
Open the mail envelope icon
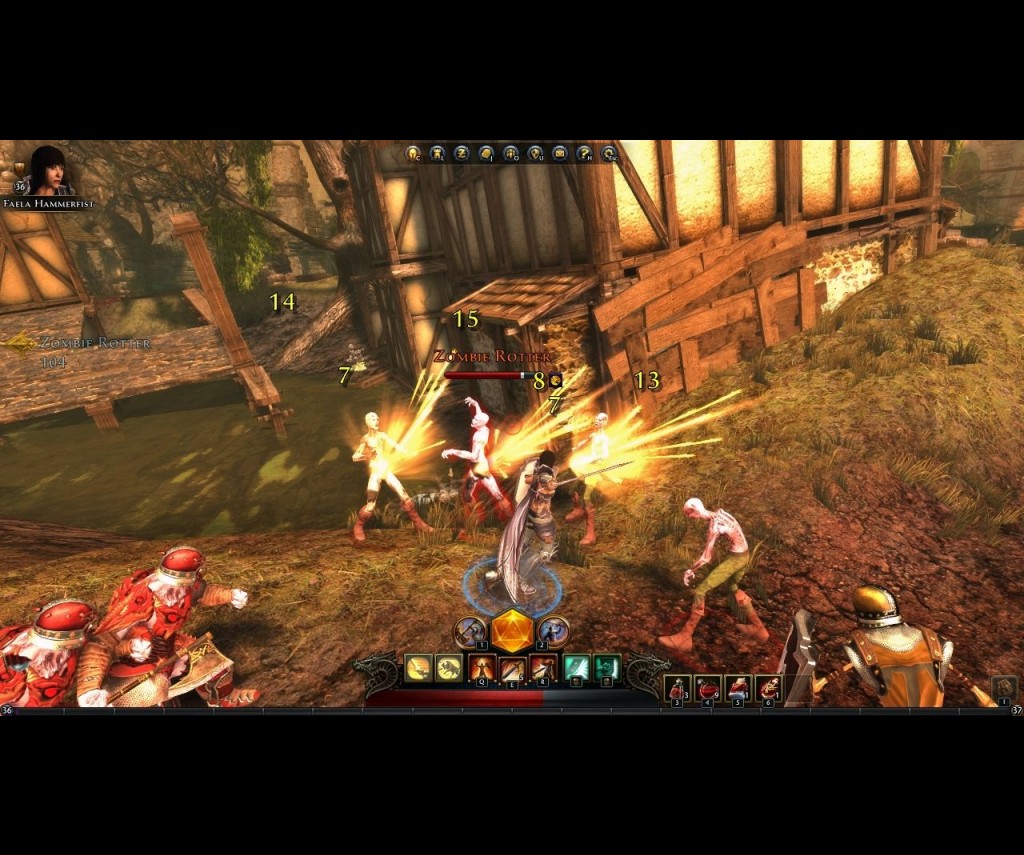pyautogui.click(x=559, y=153)
